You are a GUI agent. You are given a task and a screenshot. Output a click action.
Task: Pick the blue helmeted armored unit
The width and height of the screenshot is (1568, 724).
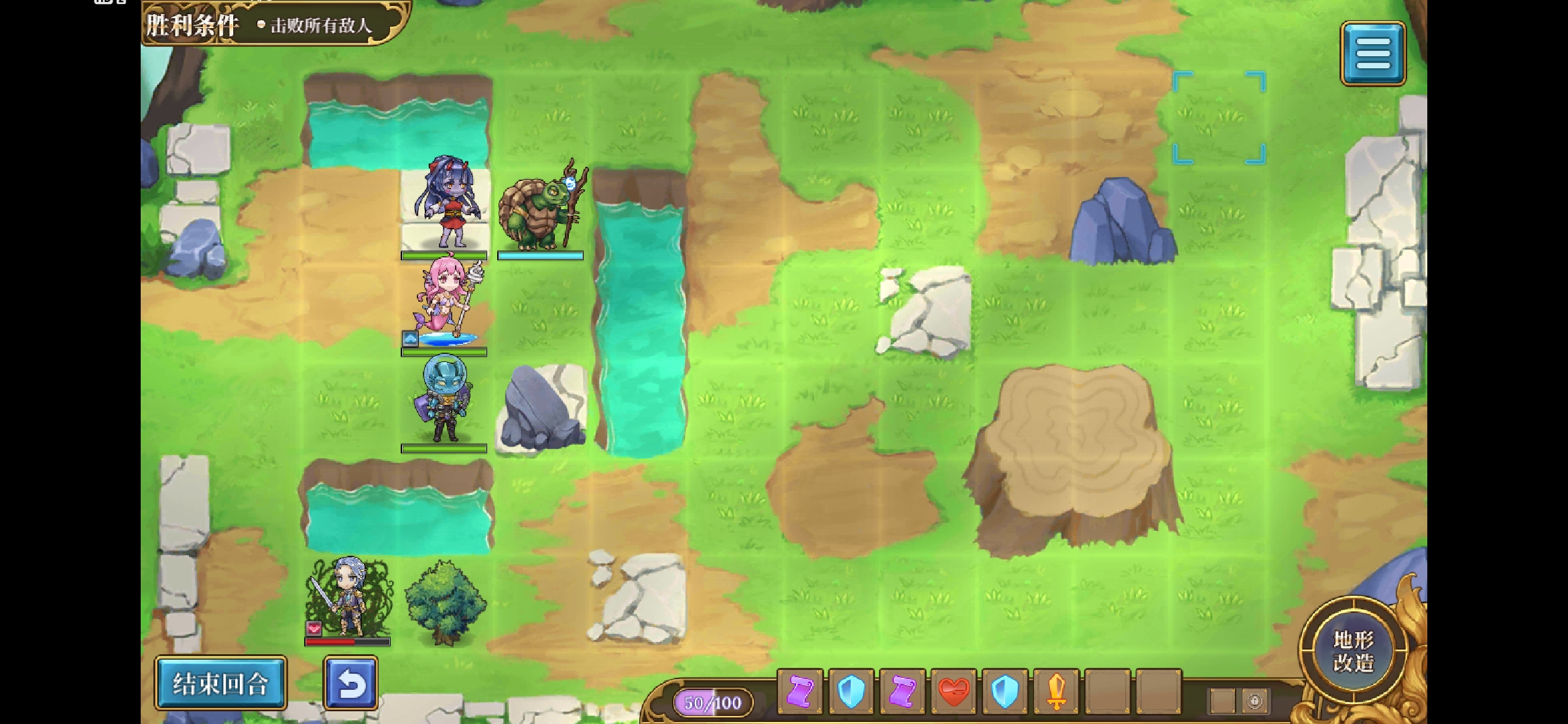point(444,400)
